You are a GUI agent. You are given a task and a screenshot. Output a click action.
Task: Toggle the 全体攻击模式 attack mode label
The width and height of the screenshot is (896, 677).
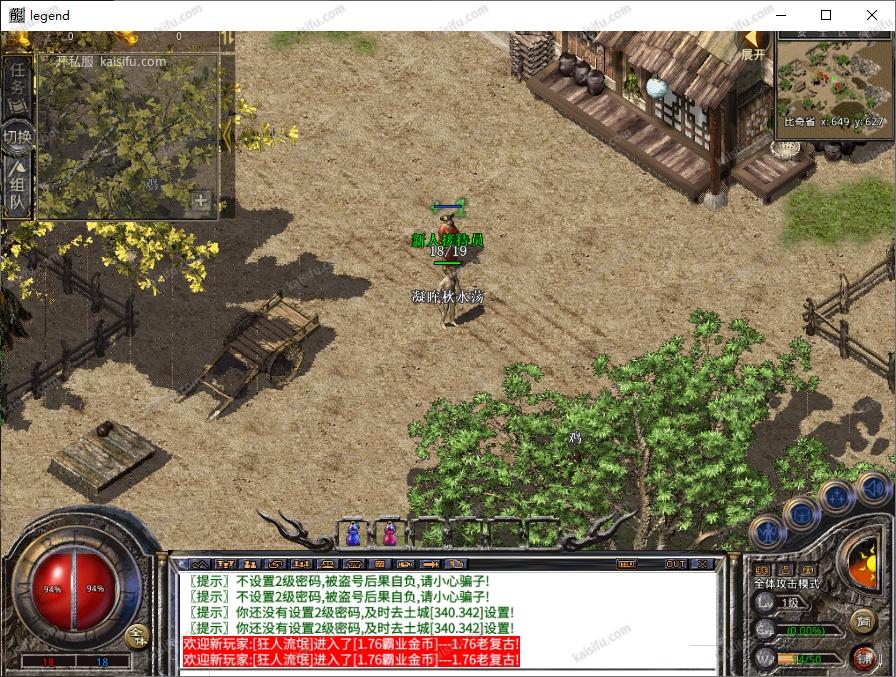click(x=786, y=583)
